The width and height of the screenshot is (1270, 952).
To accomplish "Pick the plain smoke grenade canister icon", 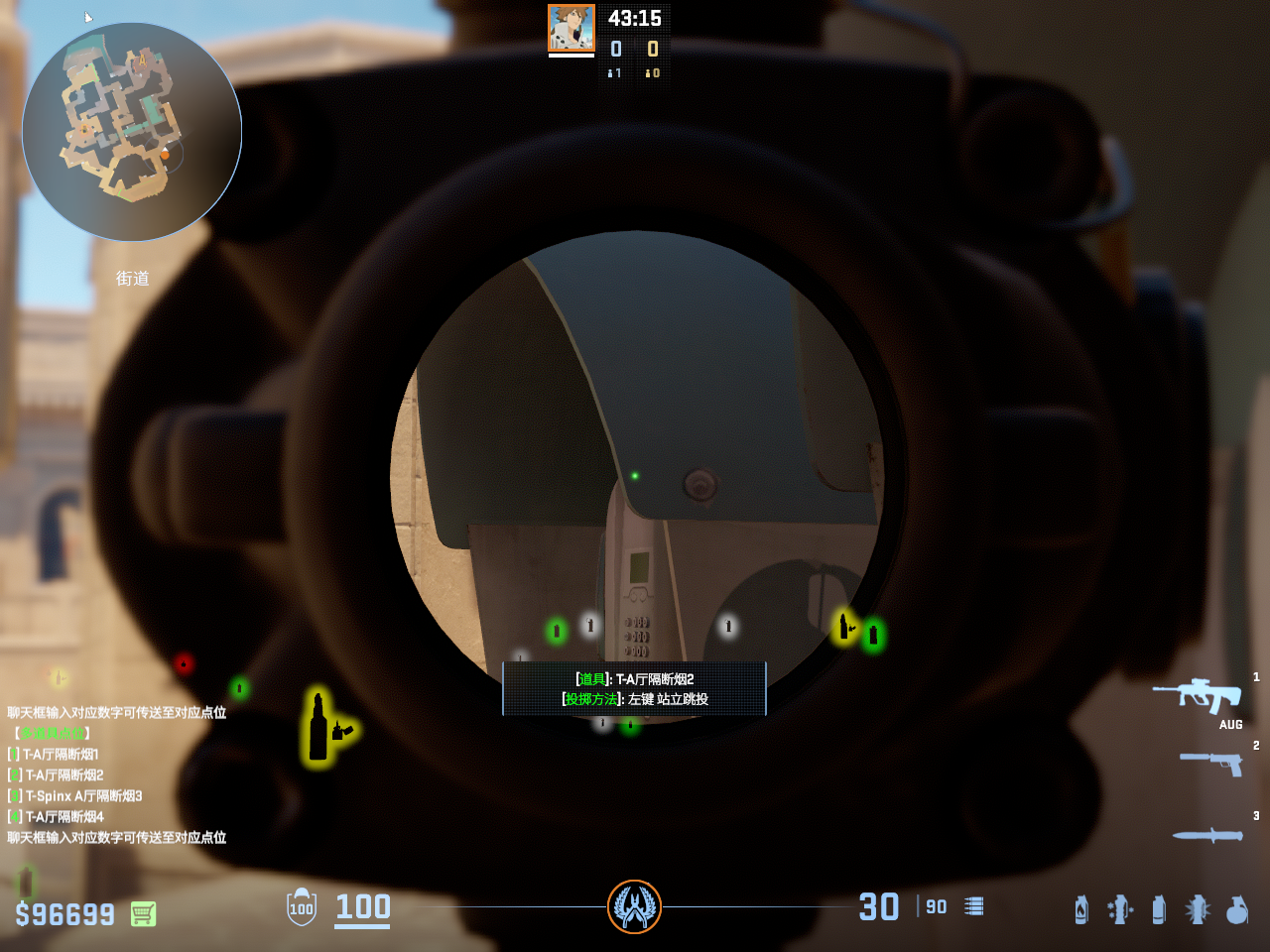I will [x=1159, y=909].
